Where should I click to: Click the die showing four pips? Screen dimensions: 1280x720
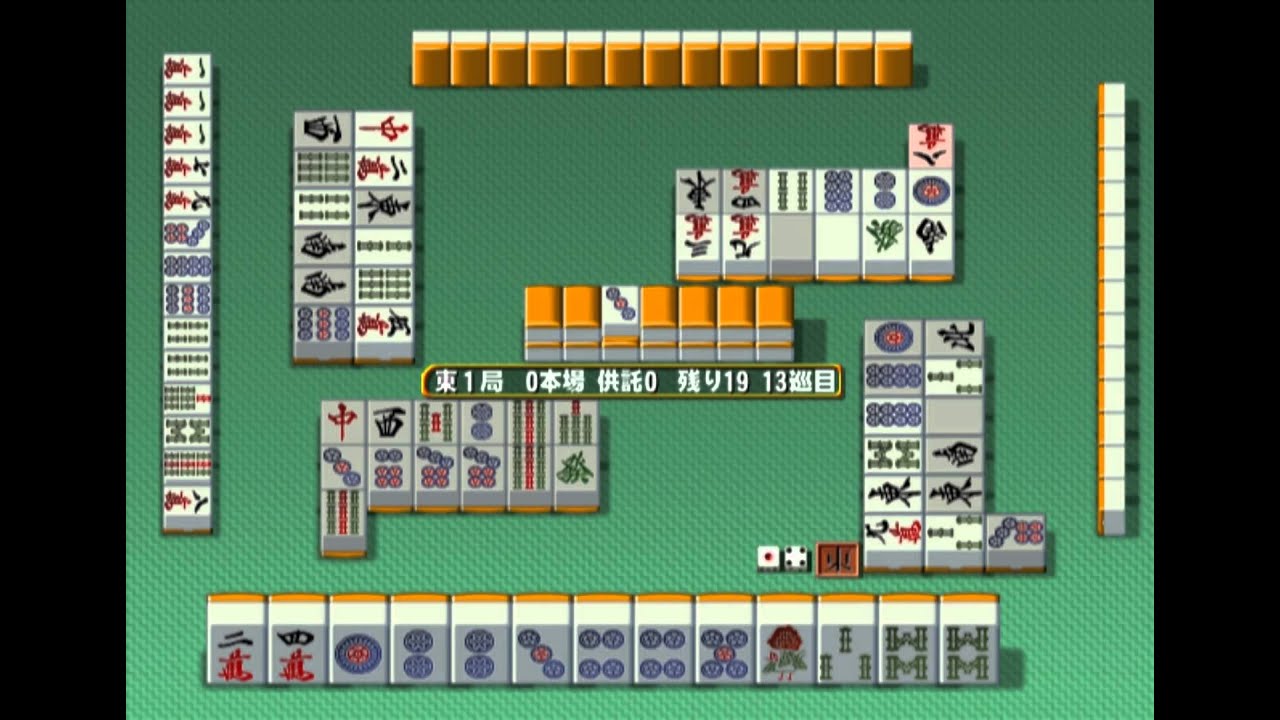(795, 558)
